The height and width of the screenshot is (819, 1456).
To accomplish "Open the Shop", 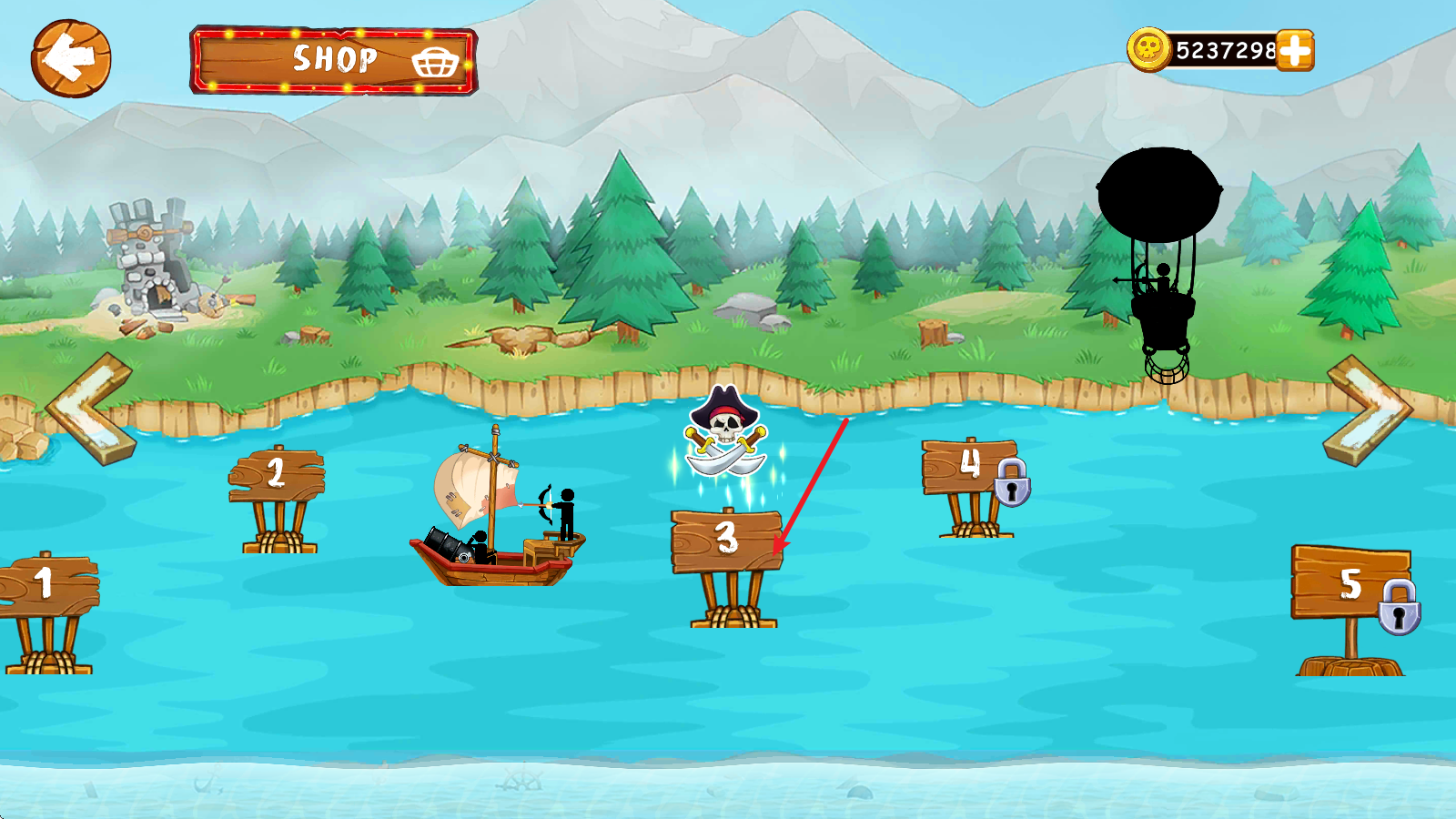I will pos(333,60).
